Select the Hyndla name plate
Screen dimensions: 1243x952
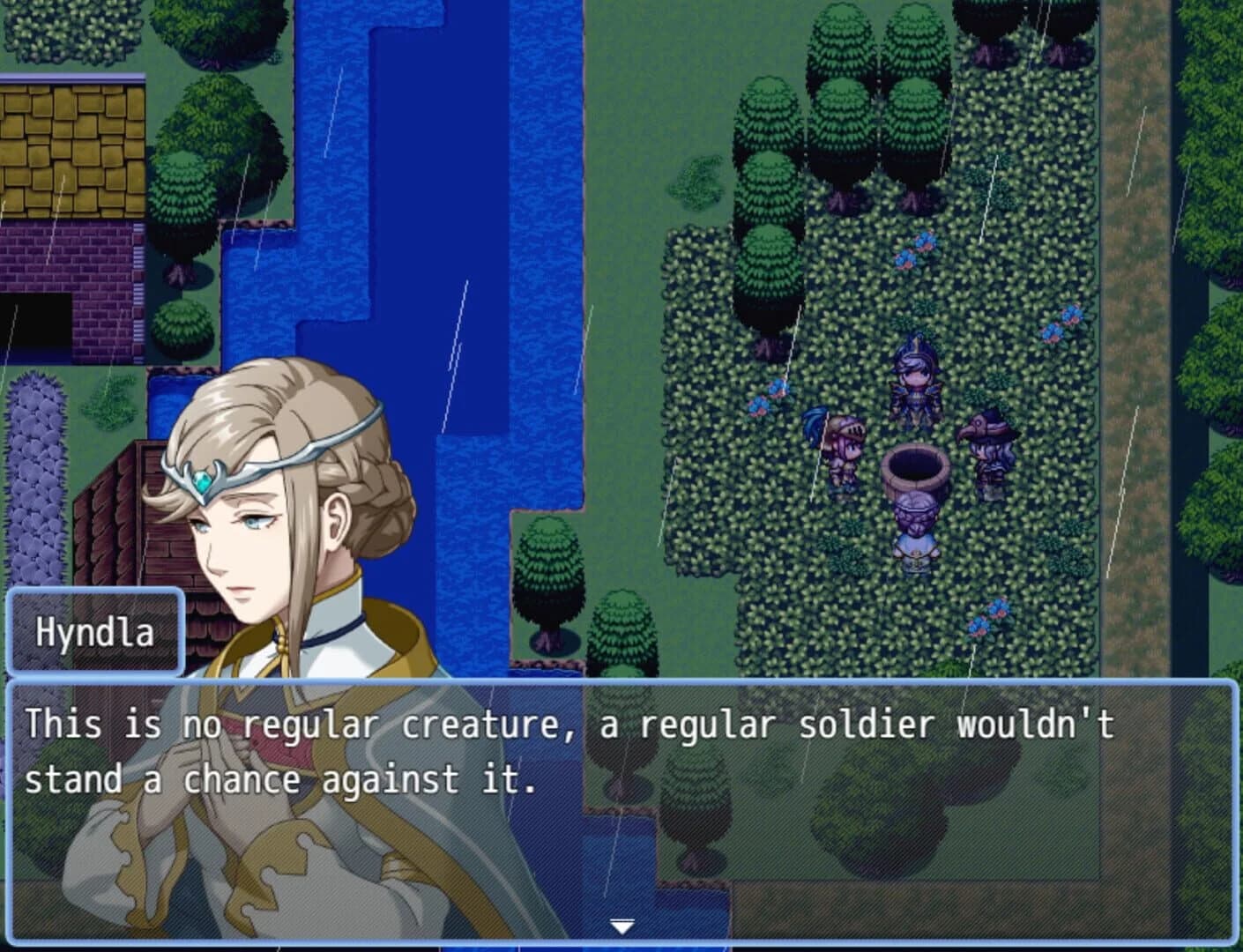[97, 629]
